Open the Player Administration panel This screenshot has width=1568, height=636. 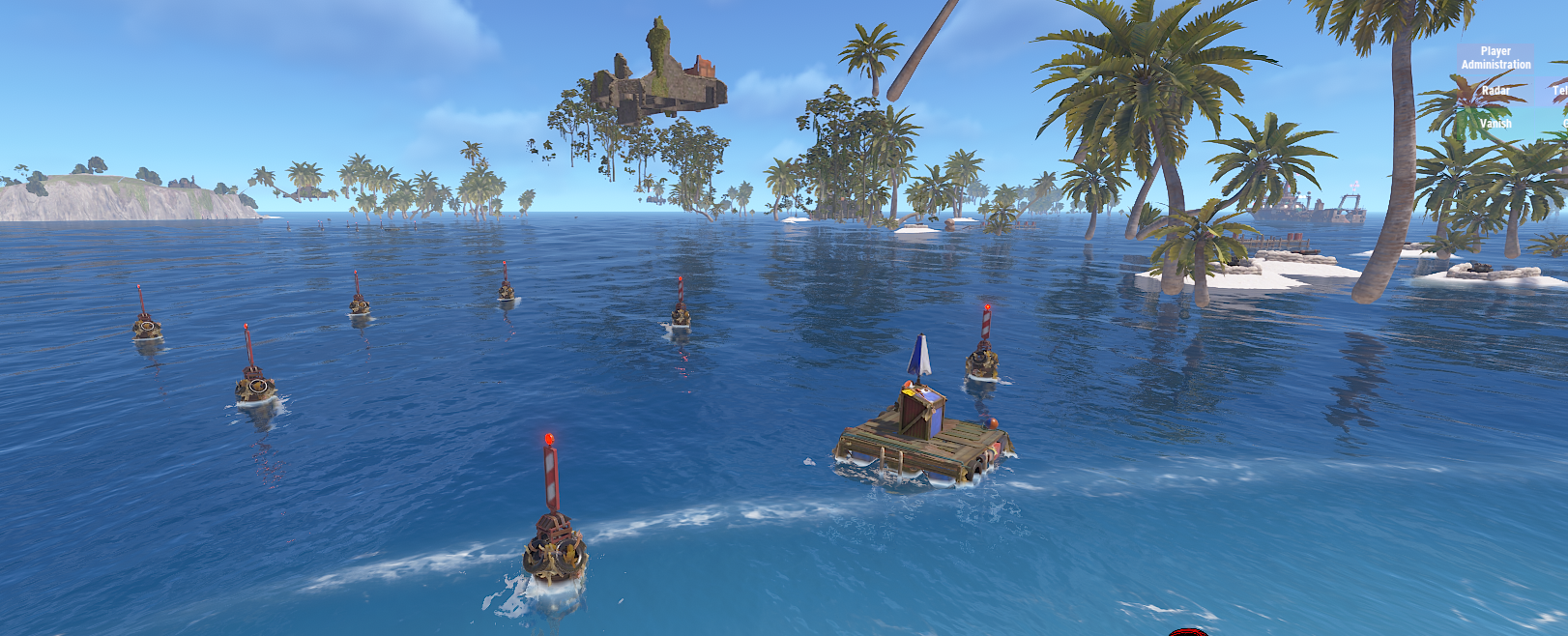[x=1495, y=58]
